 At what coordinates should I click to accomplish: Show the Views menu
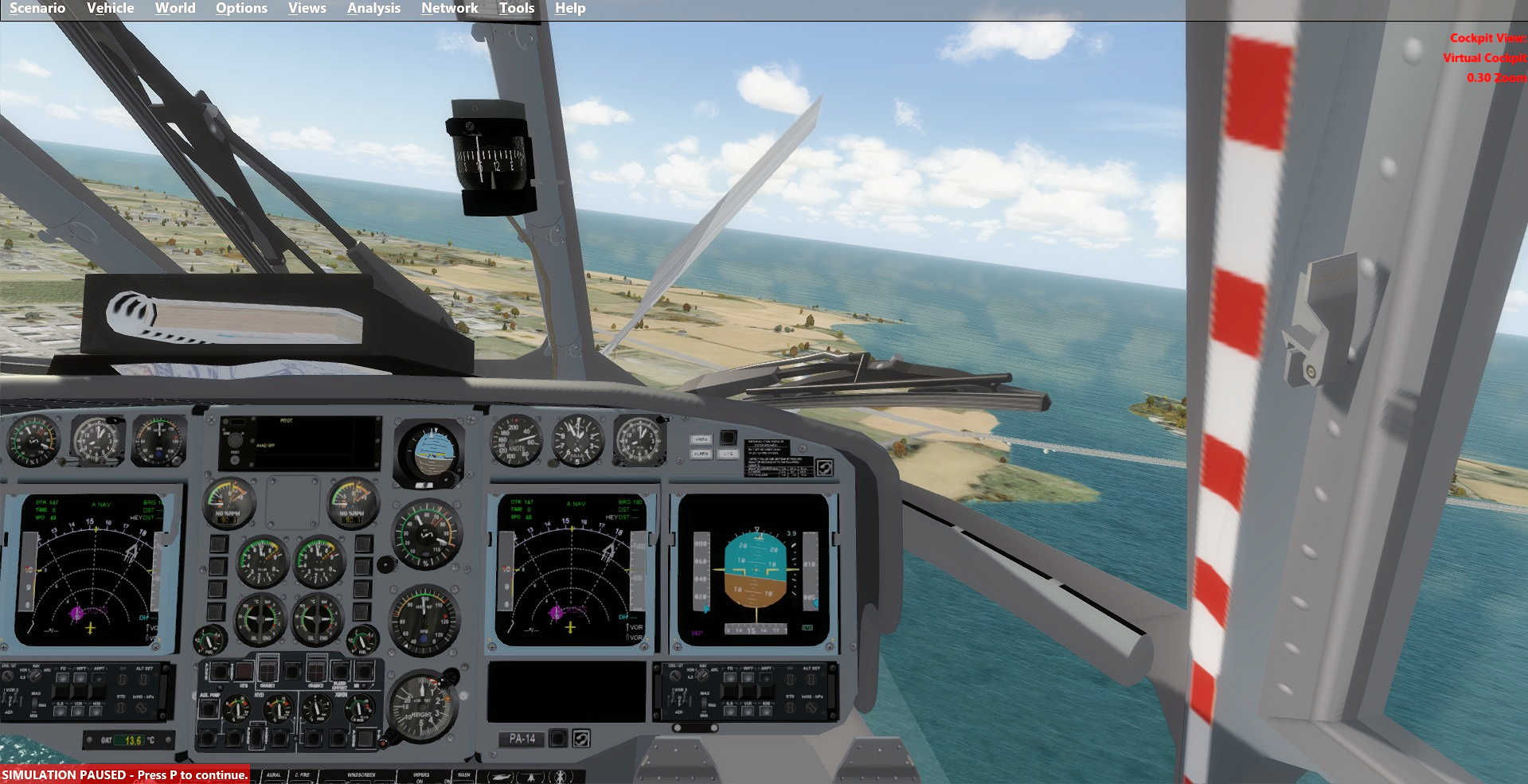pyautogui.click(x=307, y=8)
